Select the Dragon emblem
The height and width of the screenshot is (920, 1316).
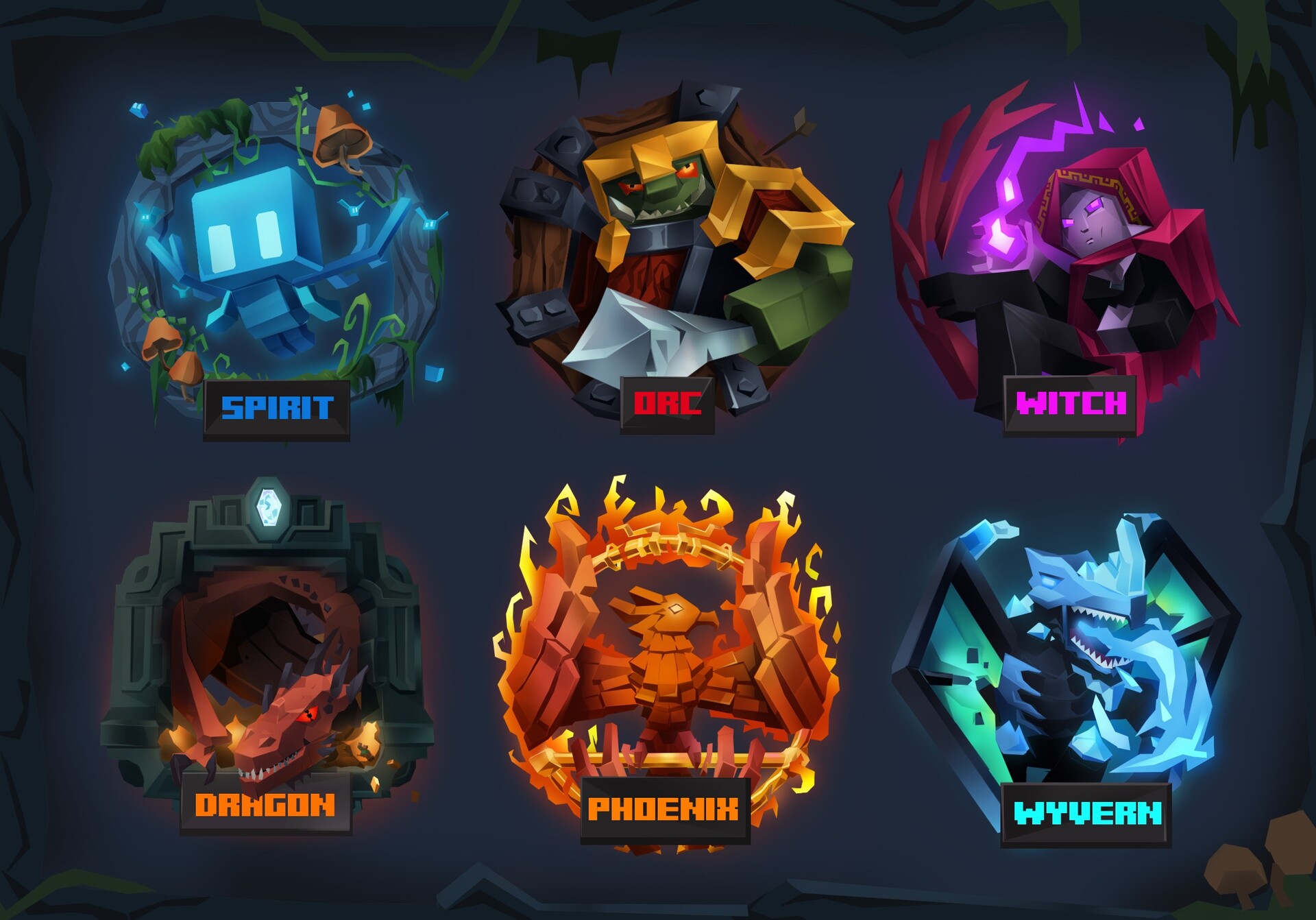pyautogui.click(x=267, y=658)
